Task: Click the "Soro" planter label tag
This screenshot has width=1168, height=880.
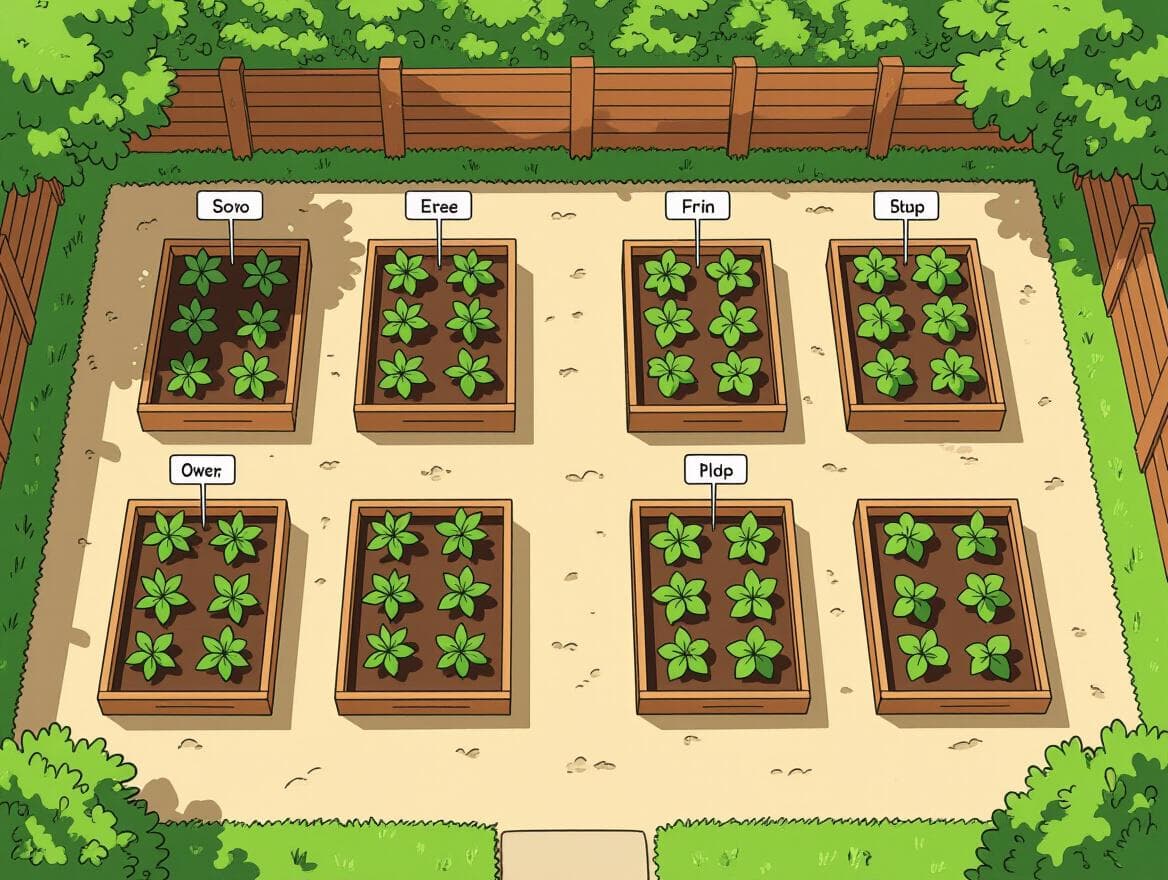Action: click(x=230, y=207)
